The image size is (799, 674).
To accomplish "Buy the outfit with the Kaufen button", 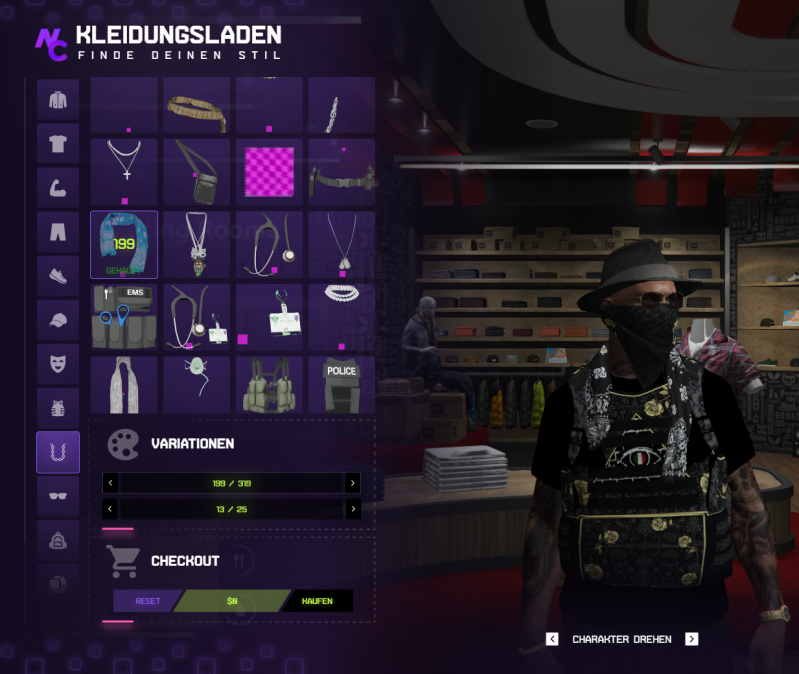I will (x=318, y=601).
